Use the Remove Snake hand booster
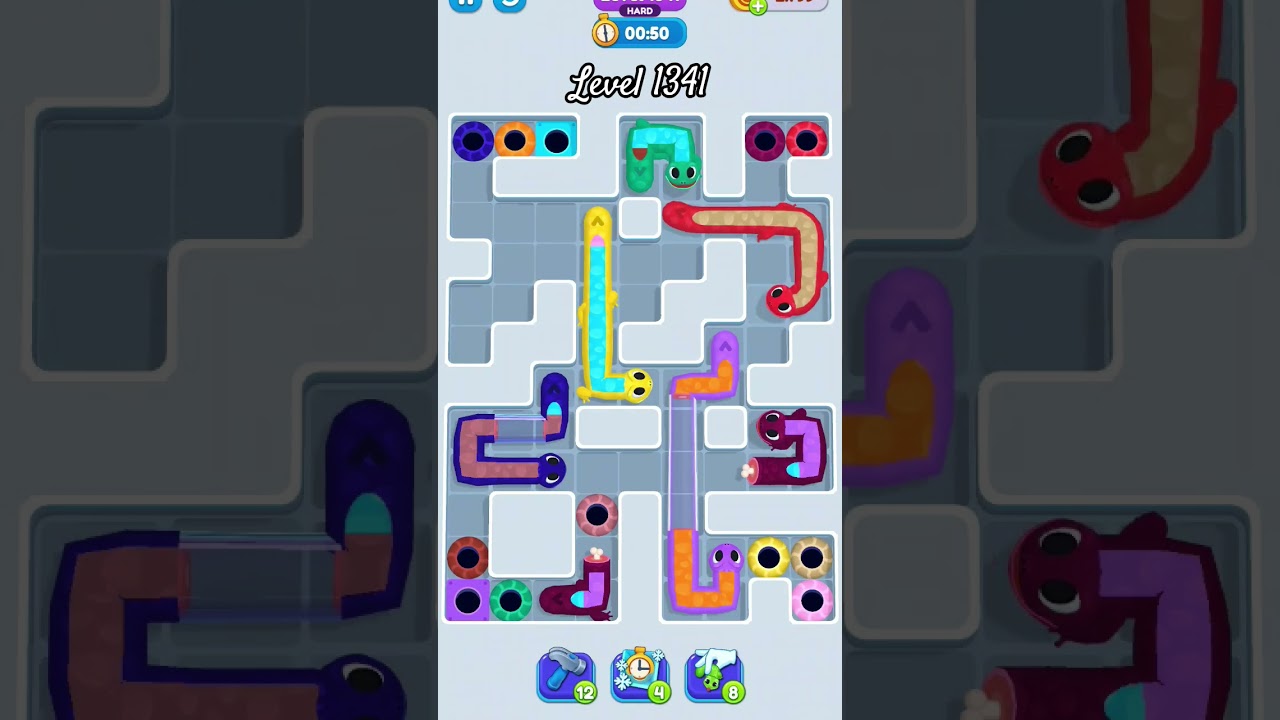Screen dimensions: 1280x720 pos(714,675)
